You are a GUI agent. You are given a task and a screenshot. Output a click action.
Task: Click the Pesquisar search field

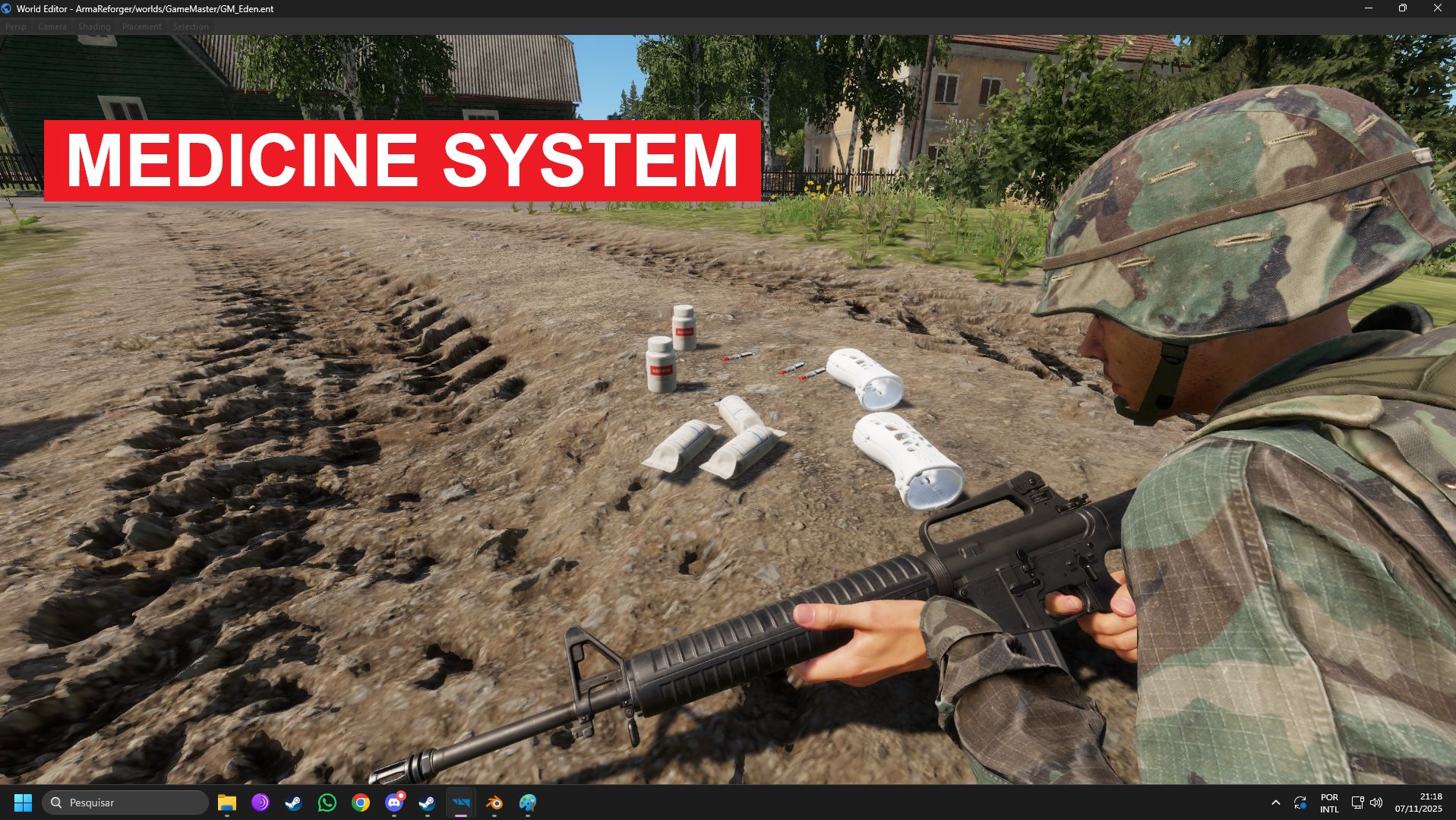coord(125,803)
